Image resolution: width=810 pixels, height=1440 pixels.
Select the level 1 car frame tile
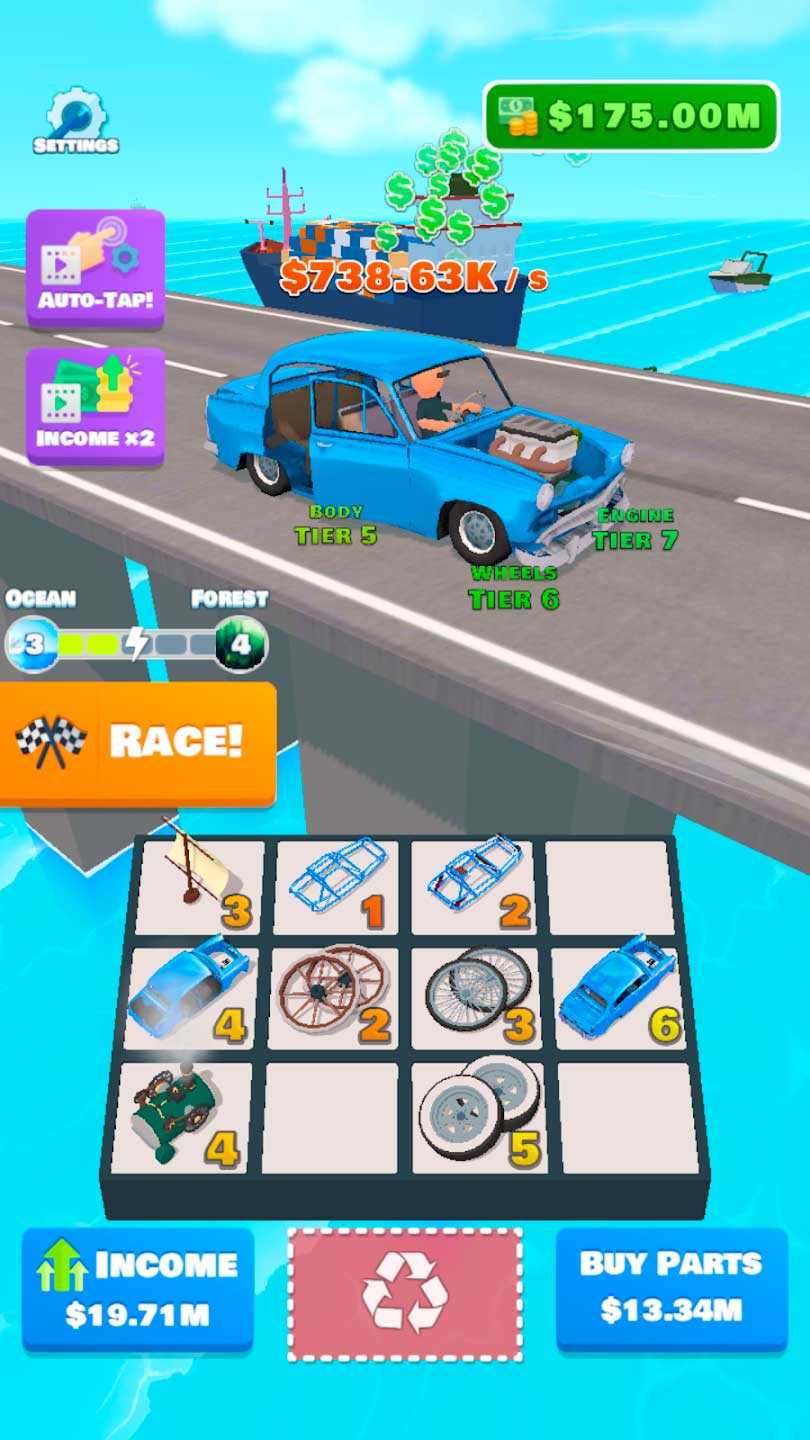[x=336, y=887]
